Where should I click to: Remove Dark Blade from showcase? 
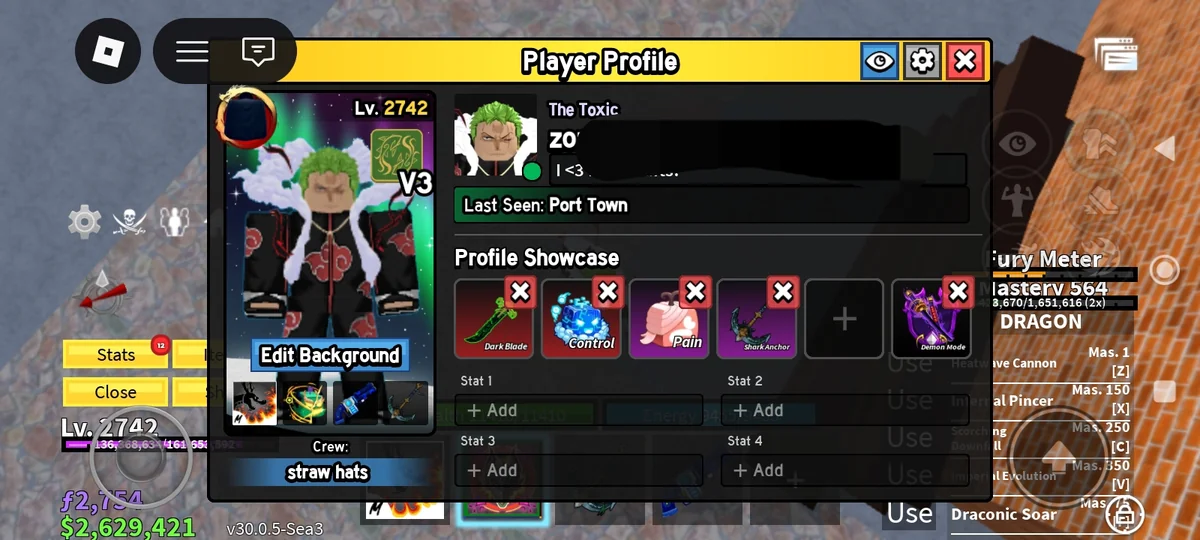pyautogui.click(x=520, y=292)
